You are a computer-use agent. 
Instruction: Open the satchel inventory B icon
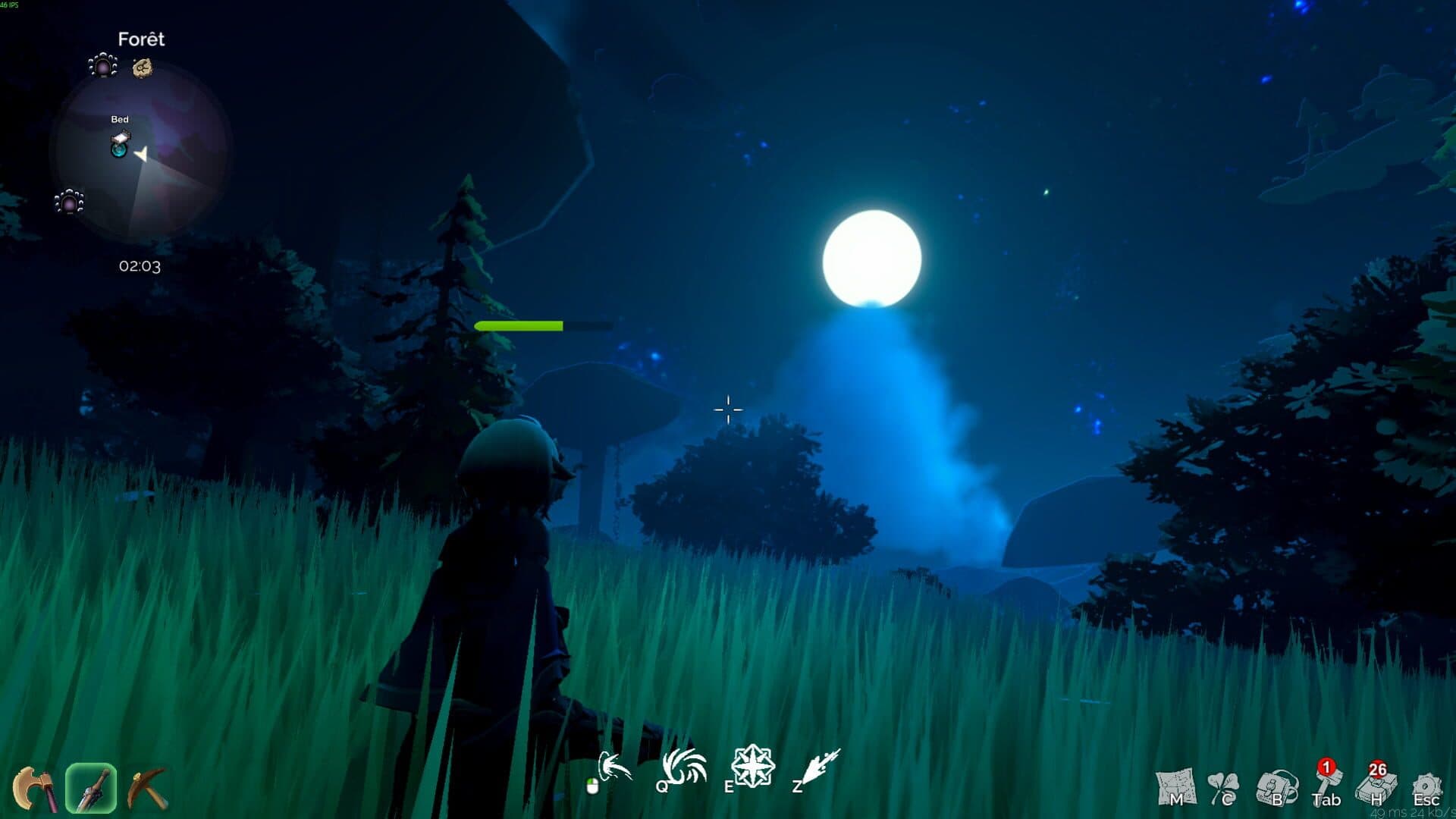(1277, 786)
